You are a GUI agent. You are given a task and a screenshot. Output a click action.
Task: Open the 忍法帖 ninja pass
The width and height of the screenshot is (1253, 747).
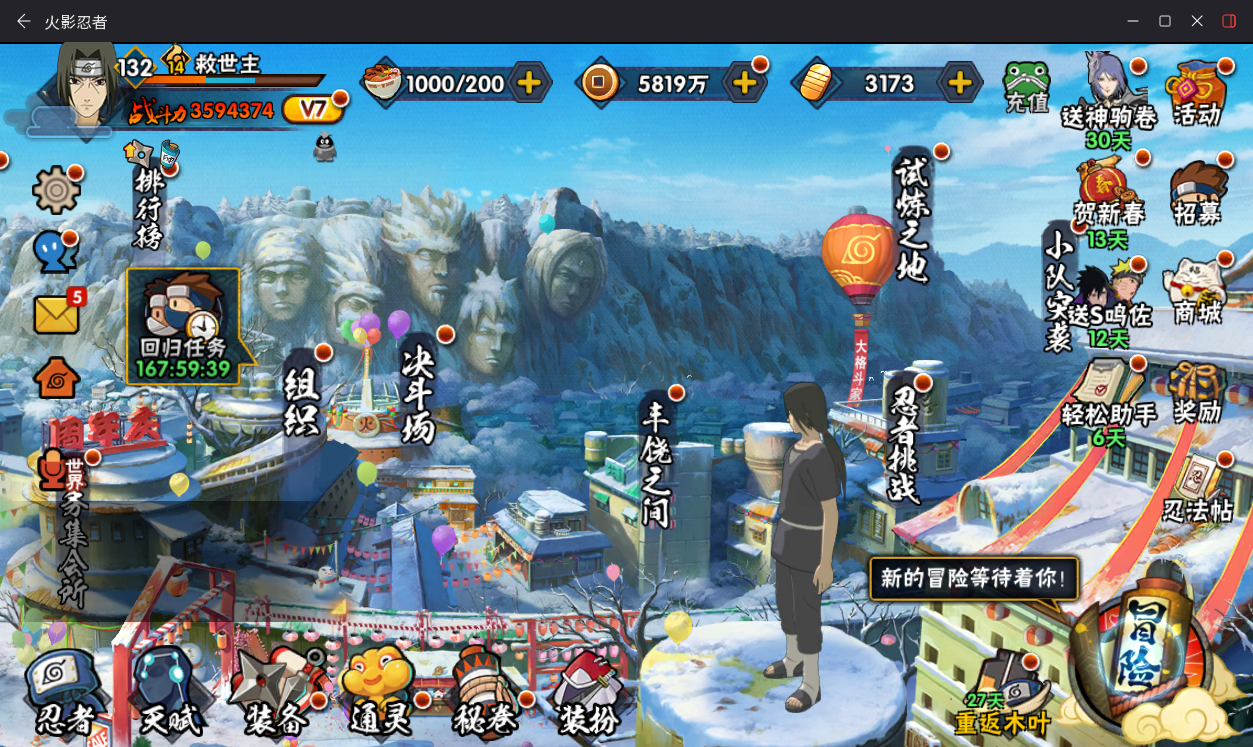tap(1198, 490)
